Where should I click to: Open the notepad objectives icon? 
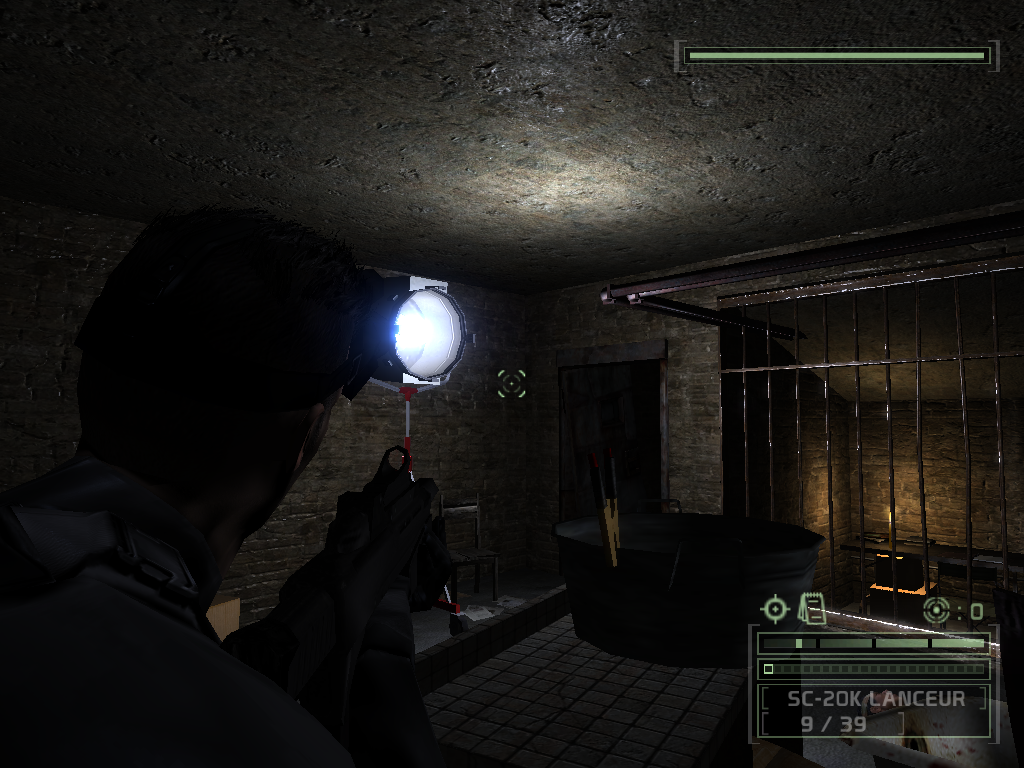pos(811,608)
